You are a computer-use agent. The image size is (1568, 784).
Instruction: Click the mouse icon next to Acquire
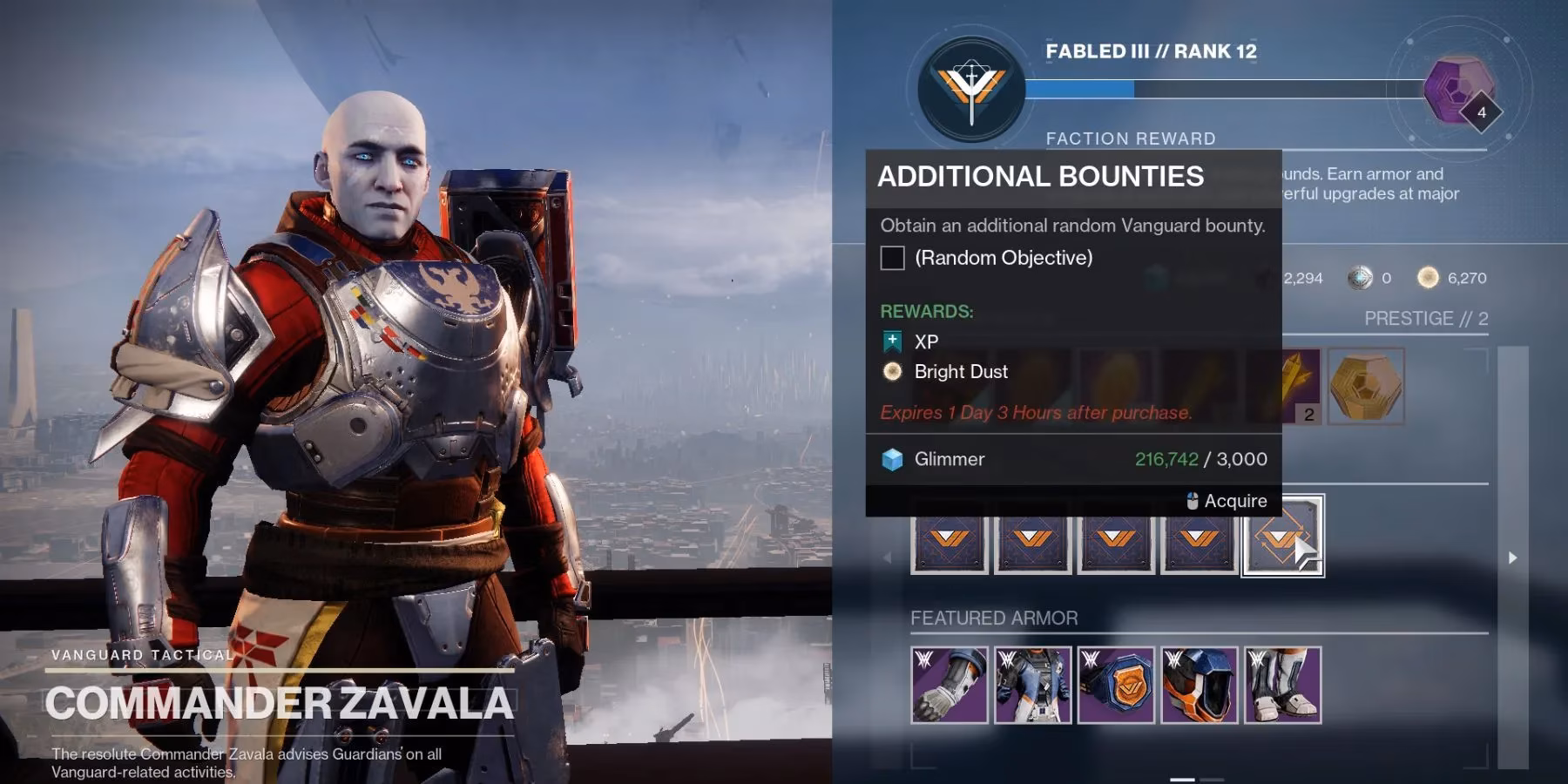click(1190, 501)
